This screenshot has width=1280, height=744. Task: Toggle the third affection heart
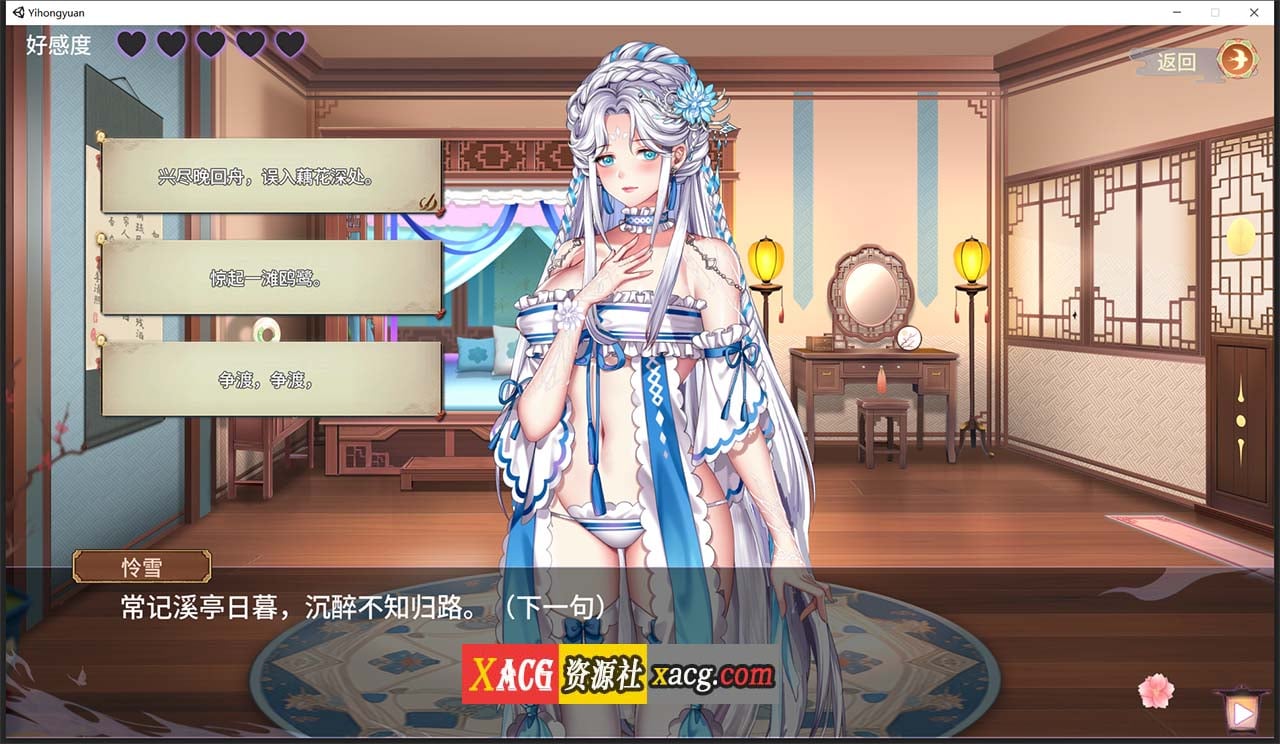[x=209, y=44]
